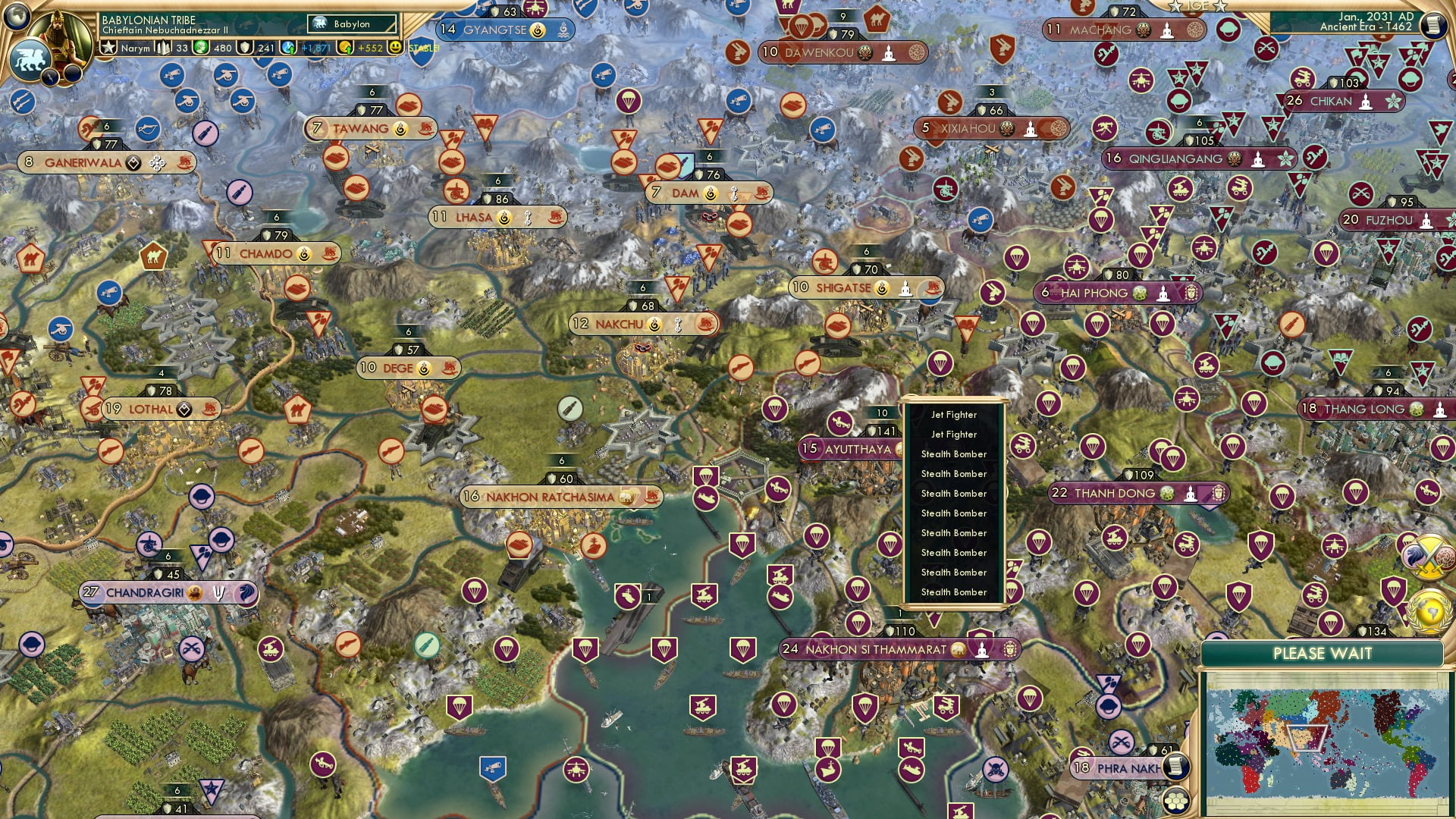Select the top Stealth Bomber list entry
1456x819 pixels.
pyautogui.click(x=954, y=453)
